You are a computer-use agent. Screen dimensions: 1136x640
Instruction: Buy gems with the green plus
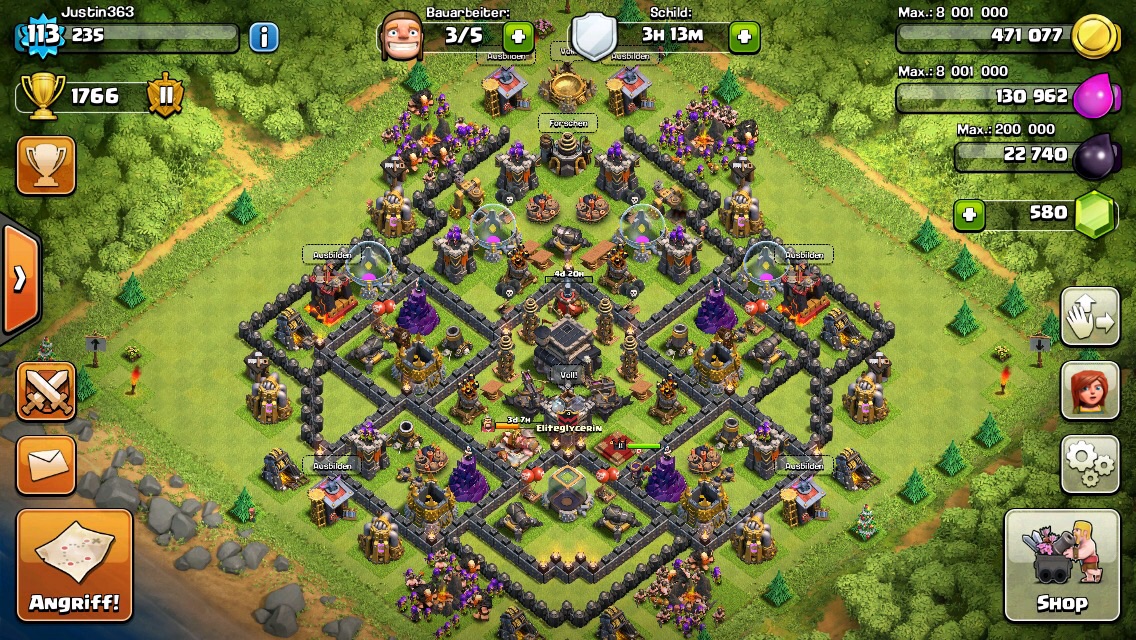tap(968, 214)
